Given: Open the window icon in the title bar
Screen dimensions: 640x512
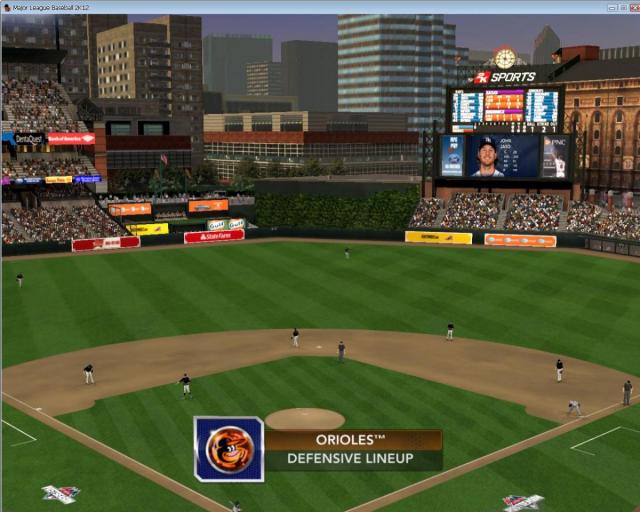Looking at the screenshot, I should (x=7, y=7).
